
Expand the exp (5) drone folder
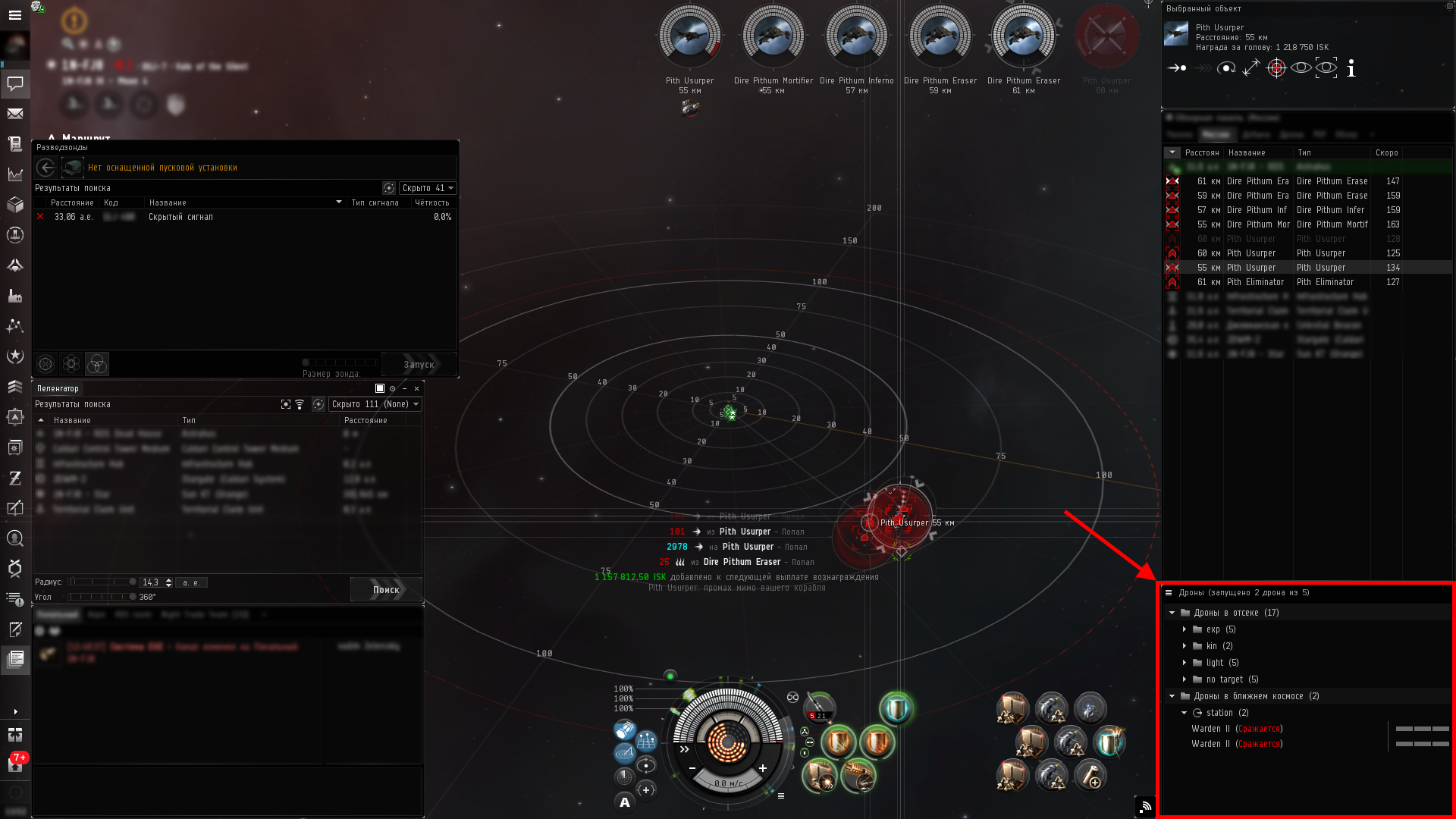click(x=1185, y=629)
